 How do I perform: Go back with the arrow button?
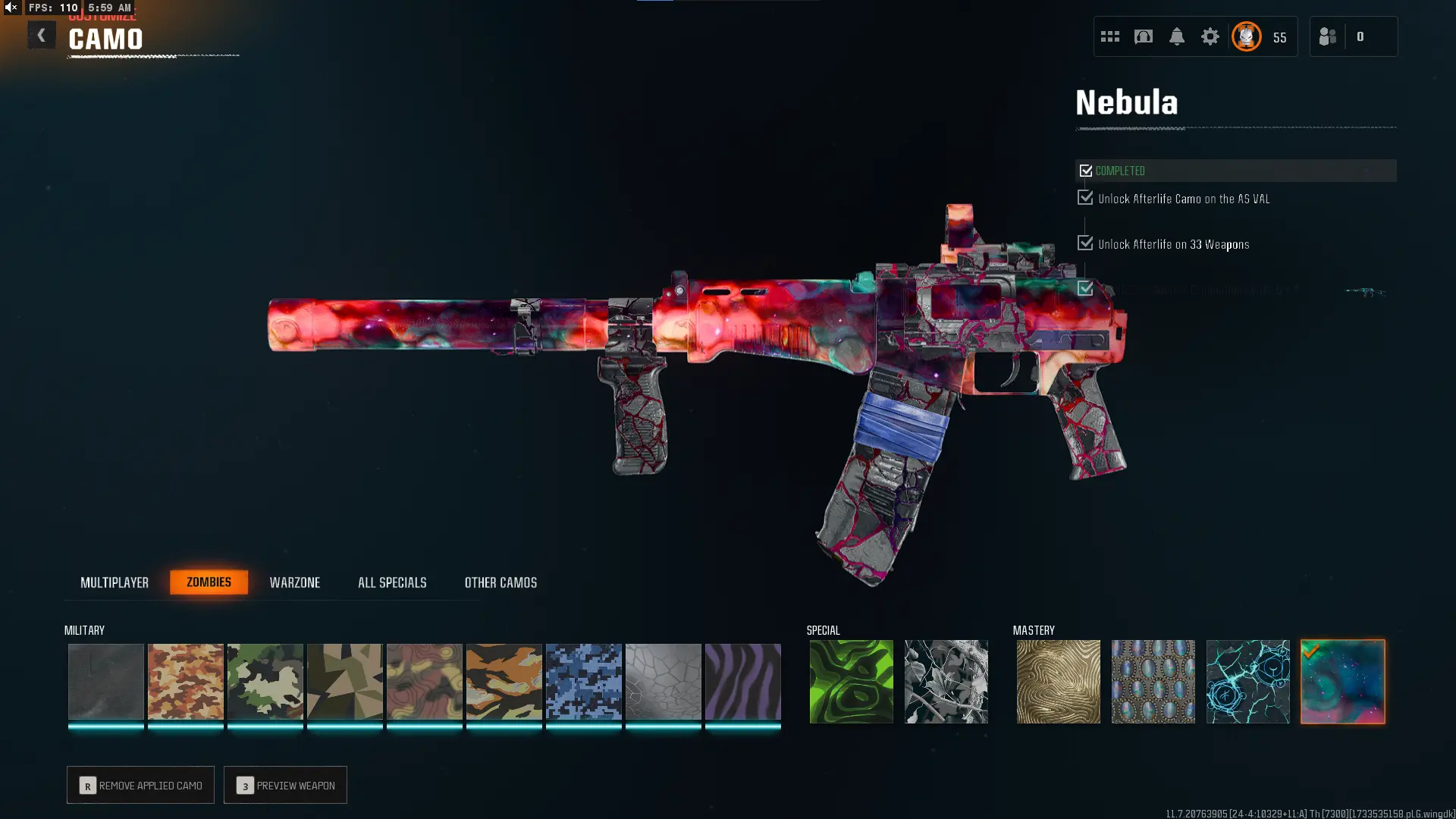coord(41,36)
